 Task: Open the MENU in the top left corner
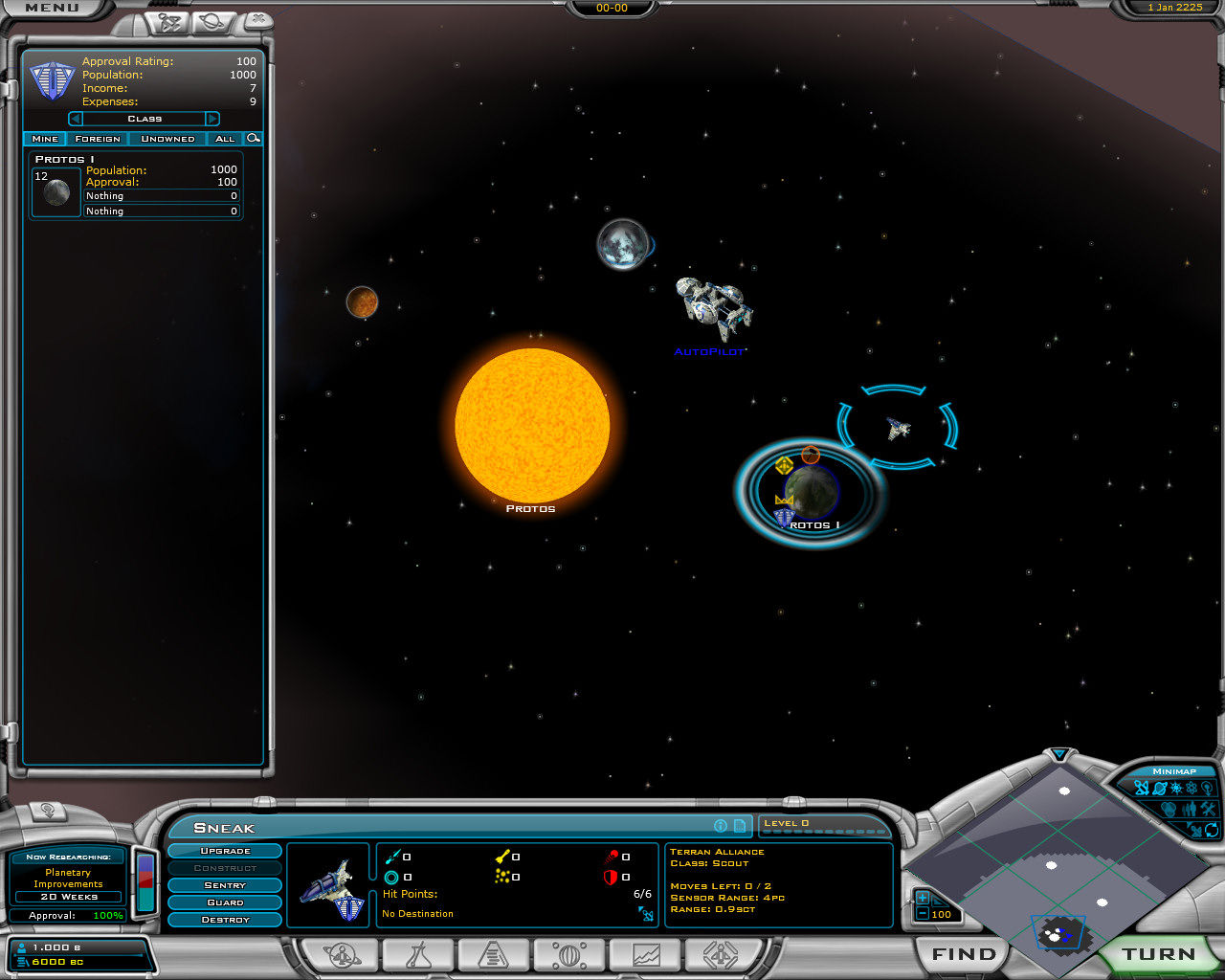pyautogui.click(x=53, y=8)
